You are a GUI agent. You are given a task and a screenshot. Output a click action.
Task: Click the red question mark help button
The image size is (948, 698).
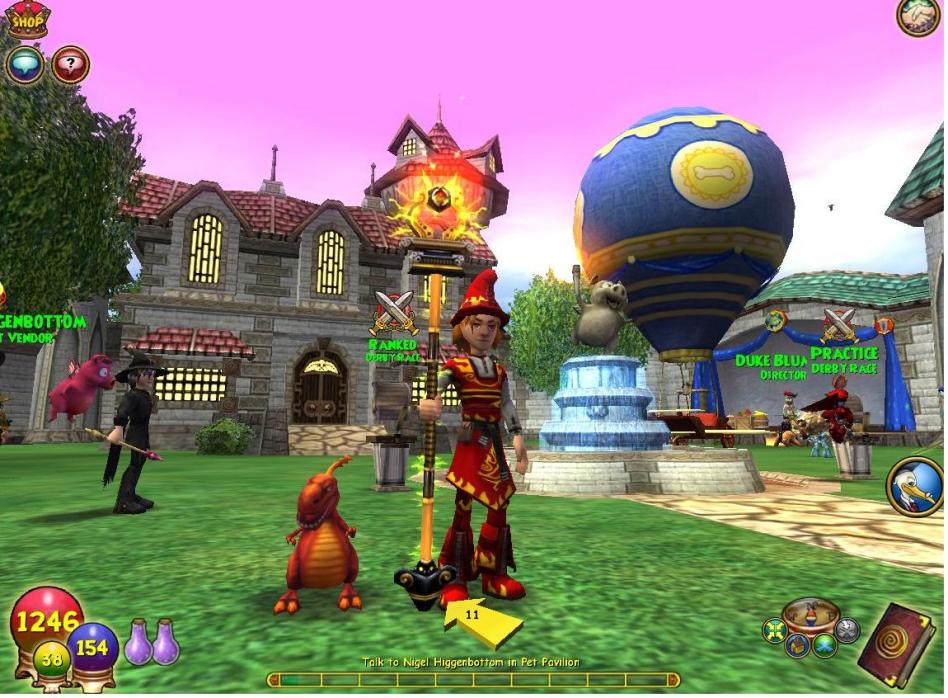[70, 65]
